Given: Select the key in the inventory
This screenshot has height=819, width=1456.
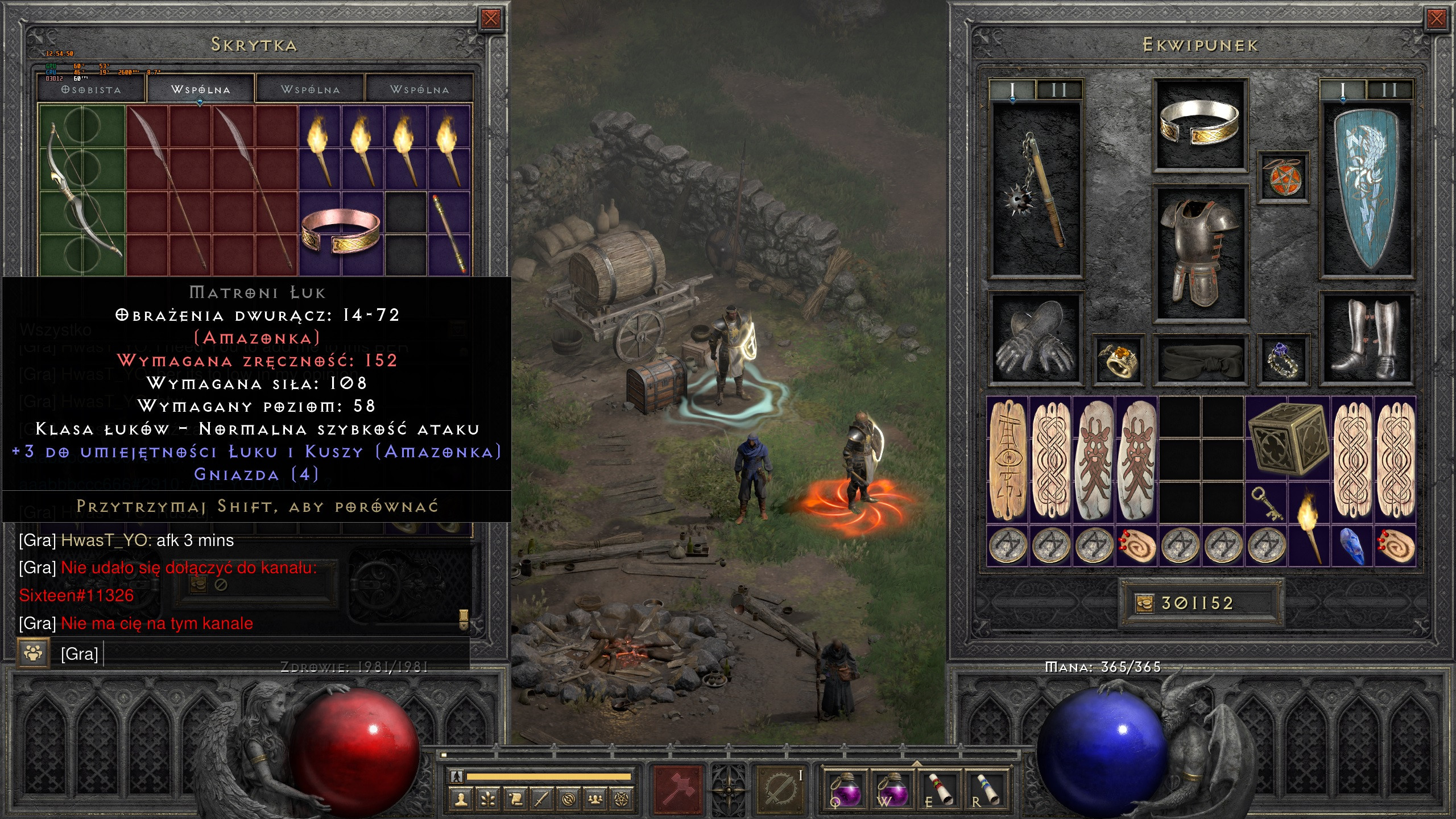Looking at the screenshot, I should tap(1267, 503).
